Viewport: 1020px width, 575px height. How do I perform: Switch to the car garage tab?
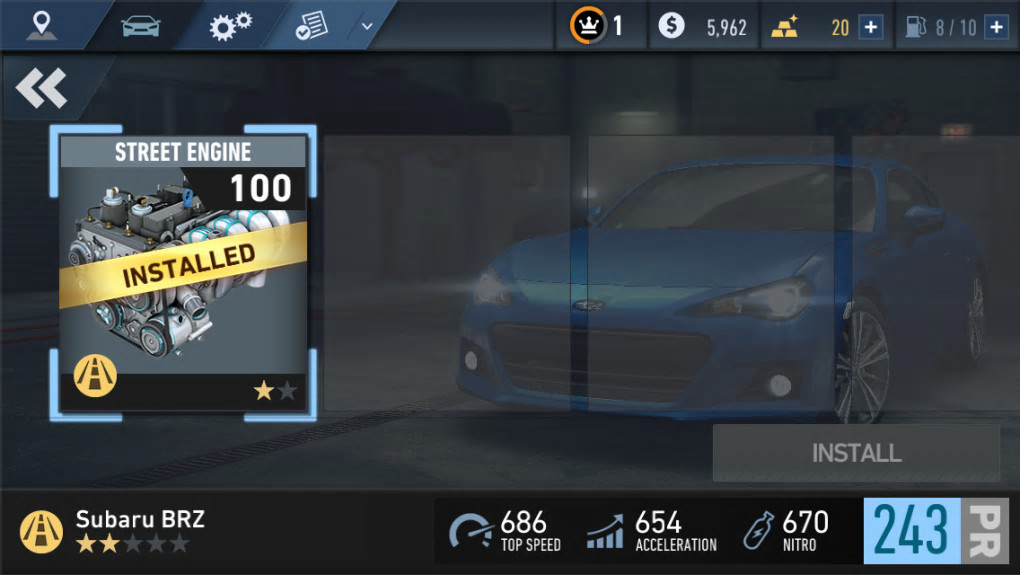pyautogui.click(x=141, y=26)
